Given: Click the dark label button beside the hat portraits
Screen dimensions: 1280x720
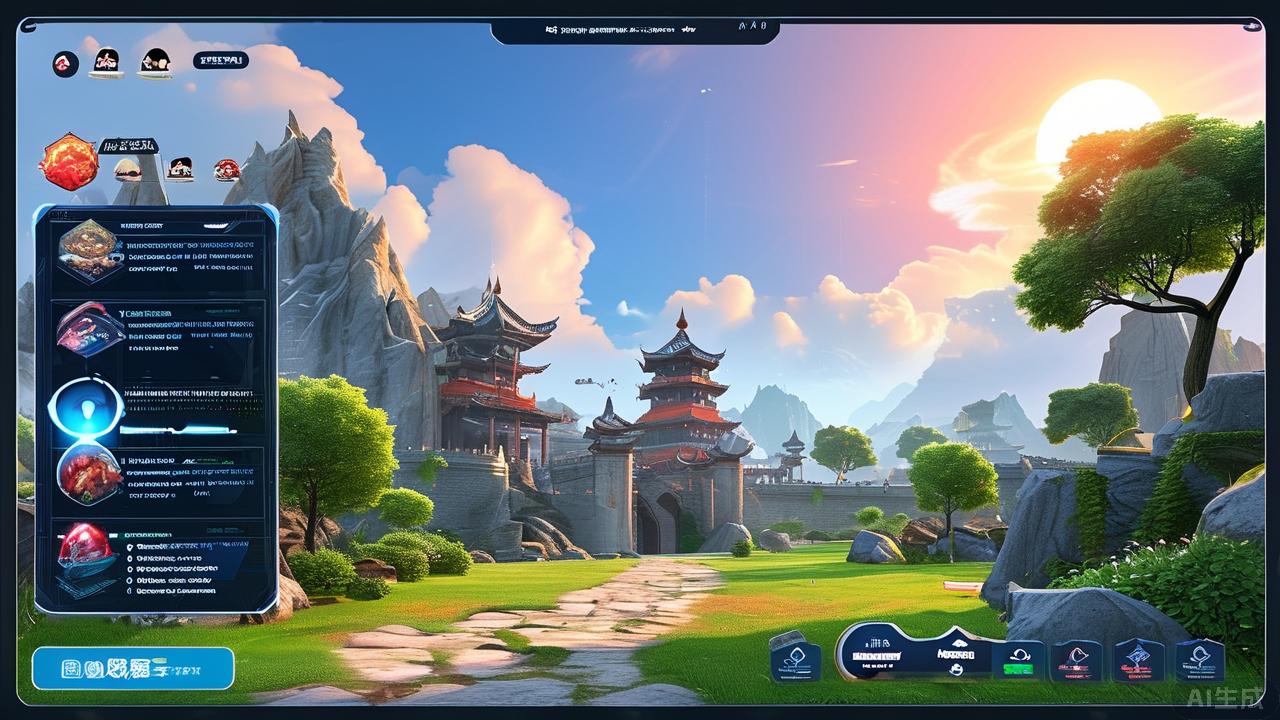Looking at the screenshot, I should (x=220, y=60).
